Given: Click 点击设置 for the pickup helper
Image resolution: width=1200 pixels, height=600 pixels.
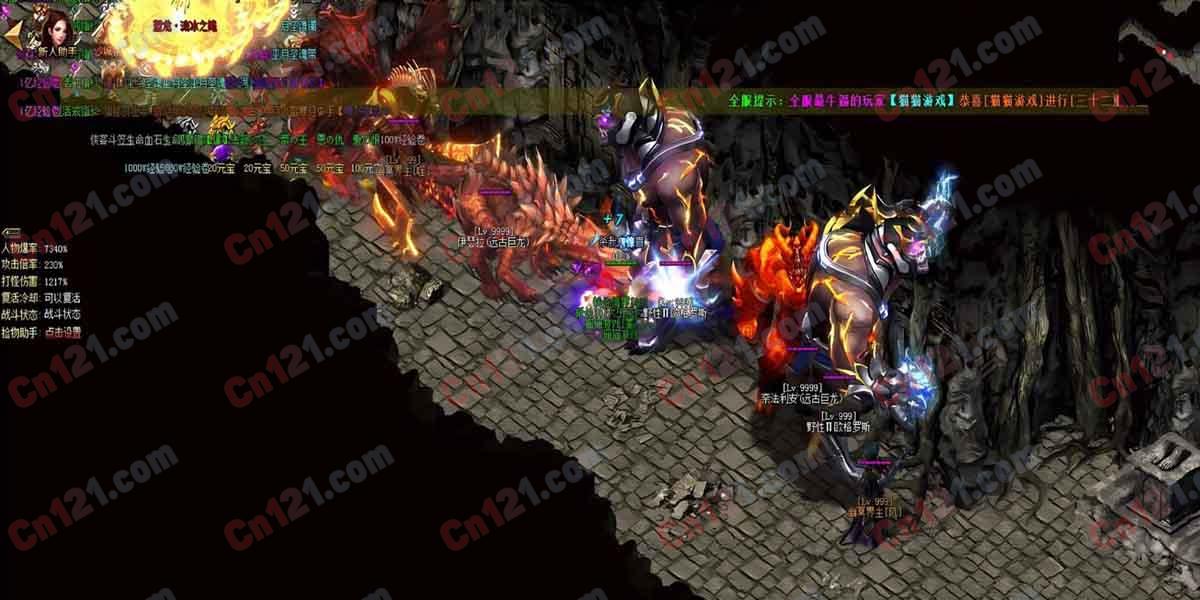Looking at the screenshot, I should 62,332.
